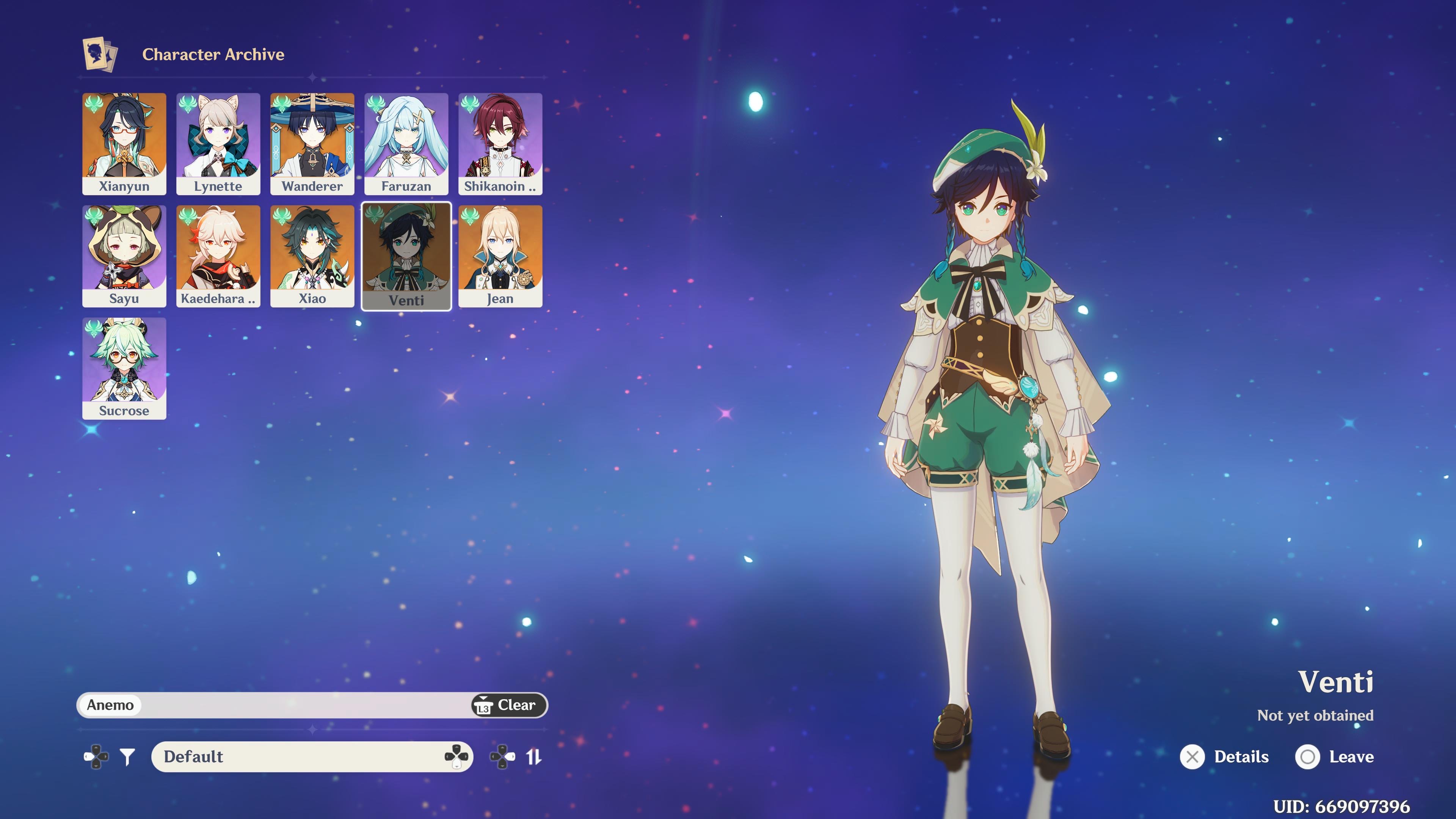Pick the Wanderer portrait
The height and width of the screenshot is (819, 1456).
312,144
